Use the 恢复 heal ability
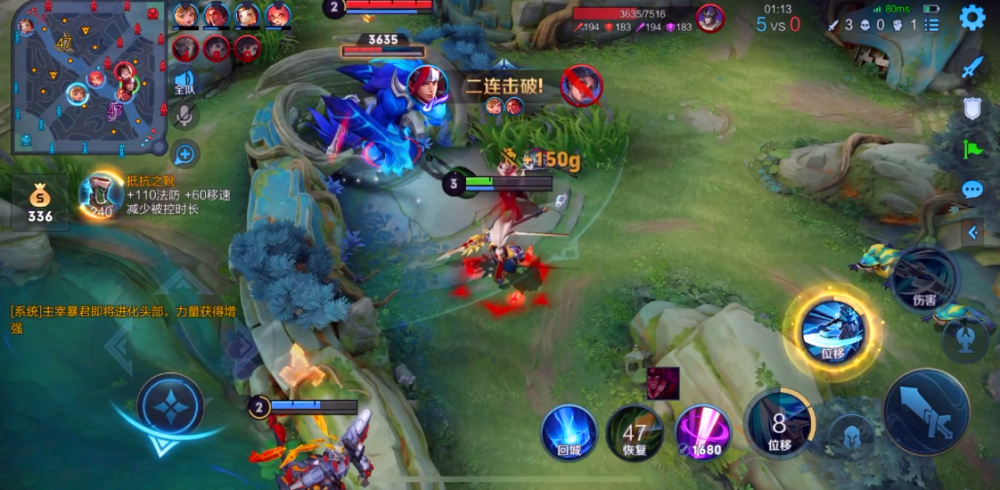This screenshot has height=490, width=1000. pos(634,432)
